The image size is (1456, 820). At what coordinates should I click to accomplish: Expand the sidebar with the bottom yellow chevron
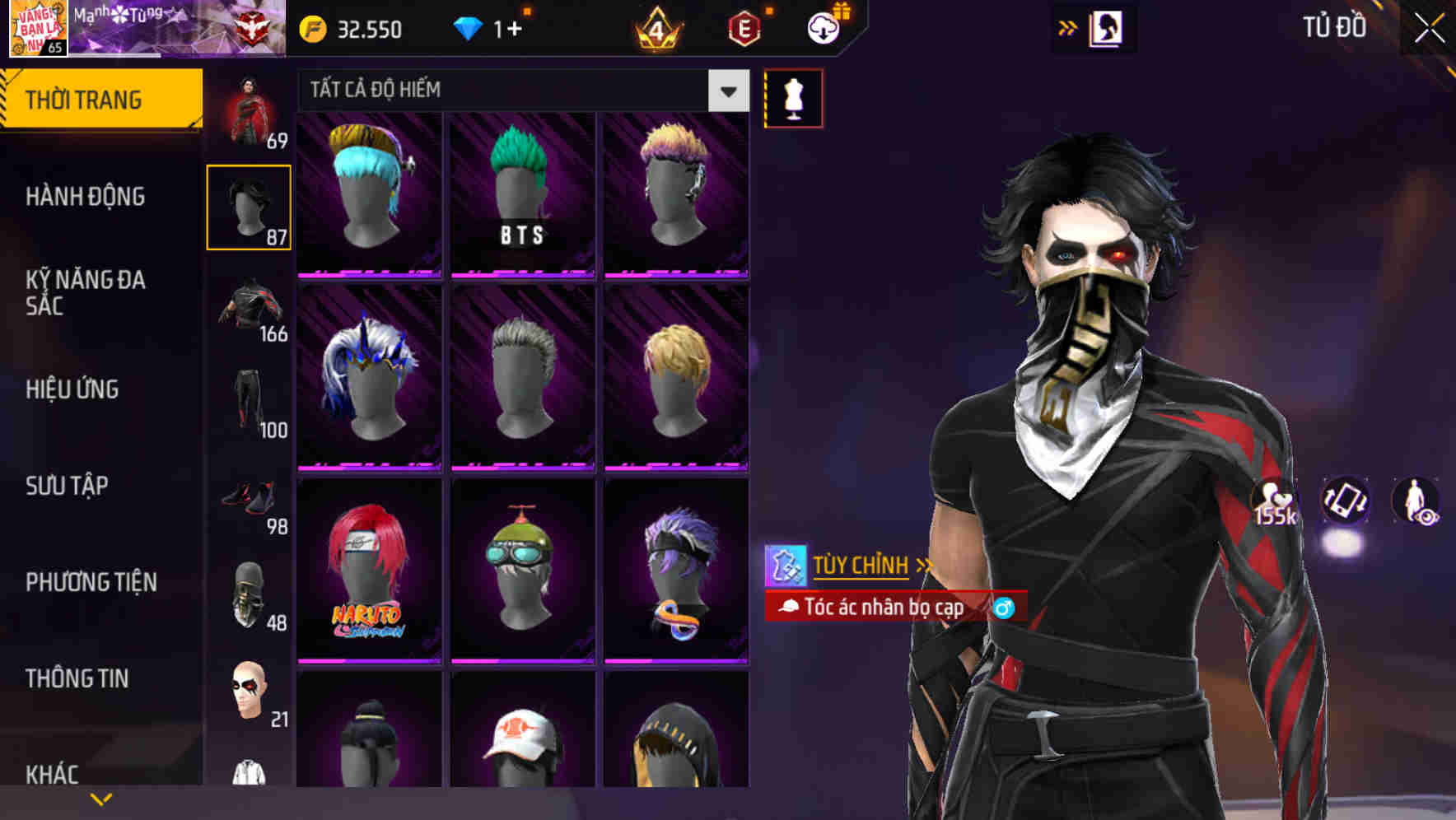(x=101, y=798)
